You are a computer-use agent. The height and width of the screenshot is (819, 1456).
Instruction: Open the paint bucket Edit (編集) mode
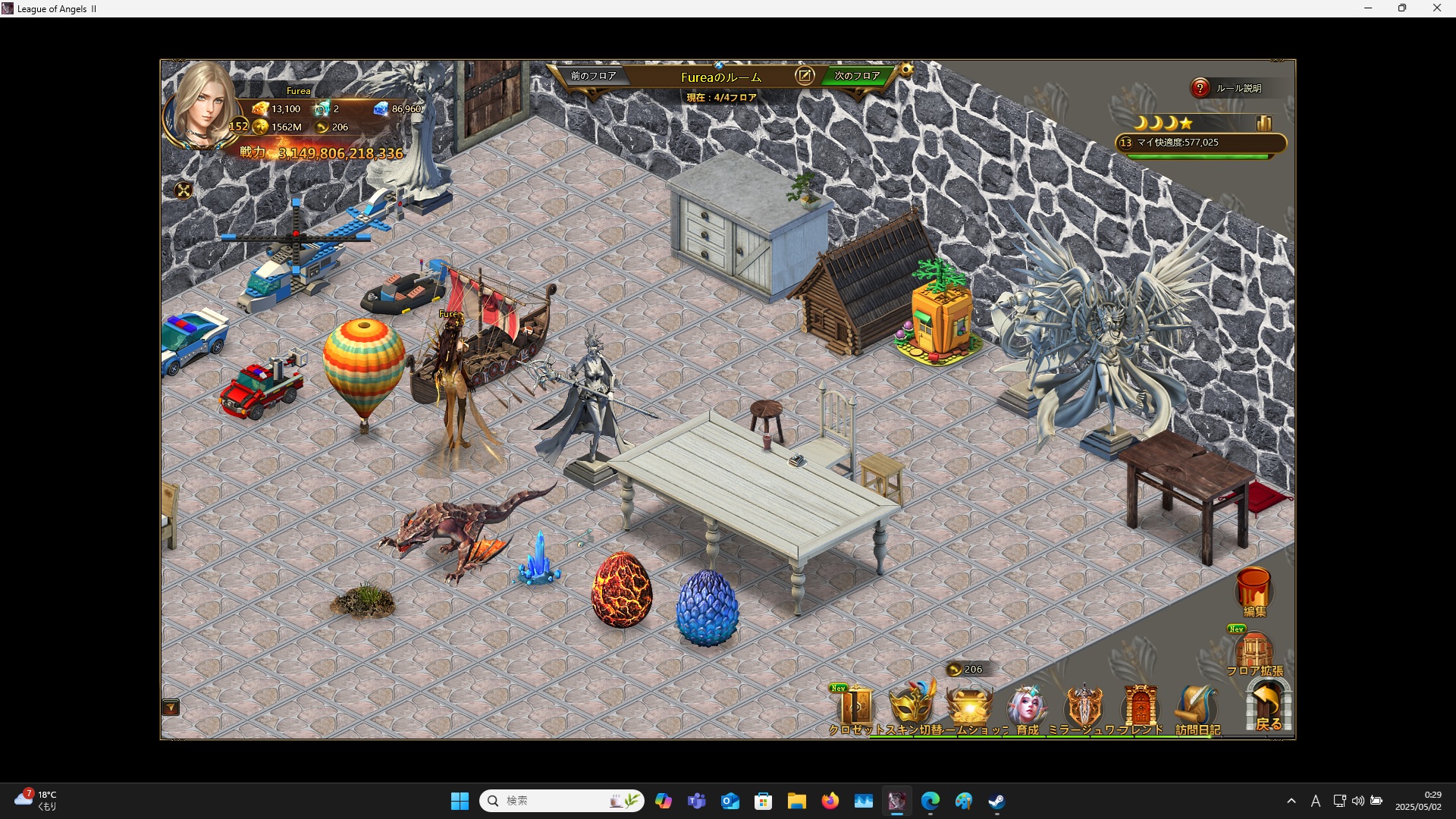tap(1254, 591)
